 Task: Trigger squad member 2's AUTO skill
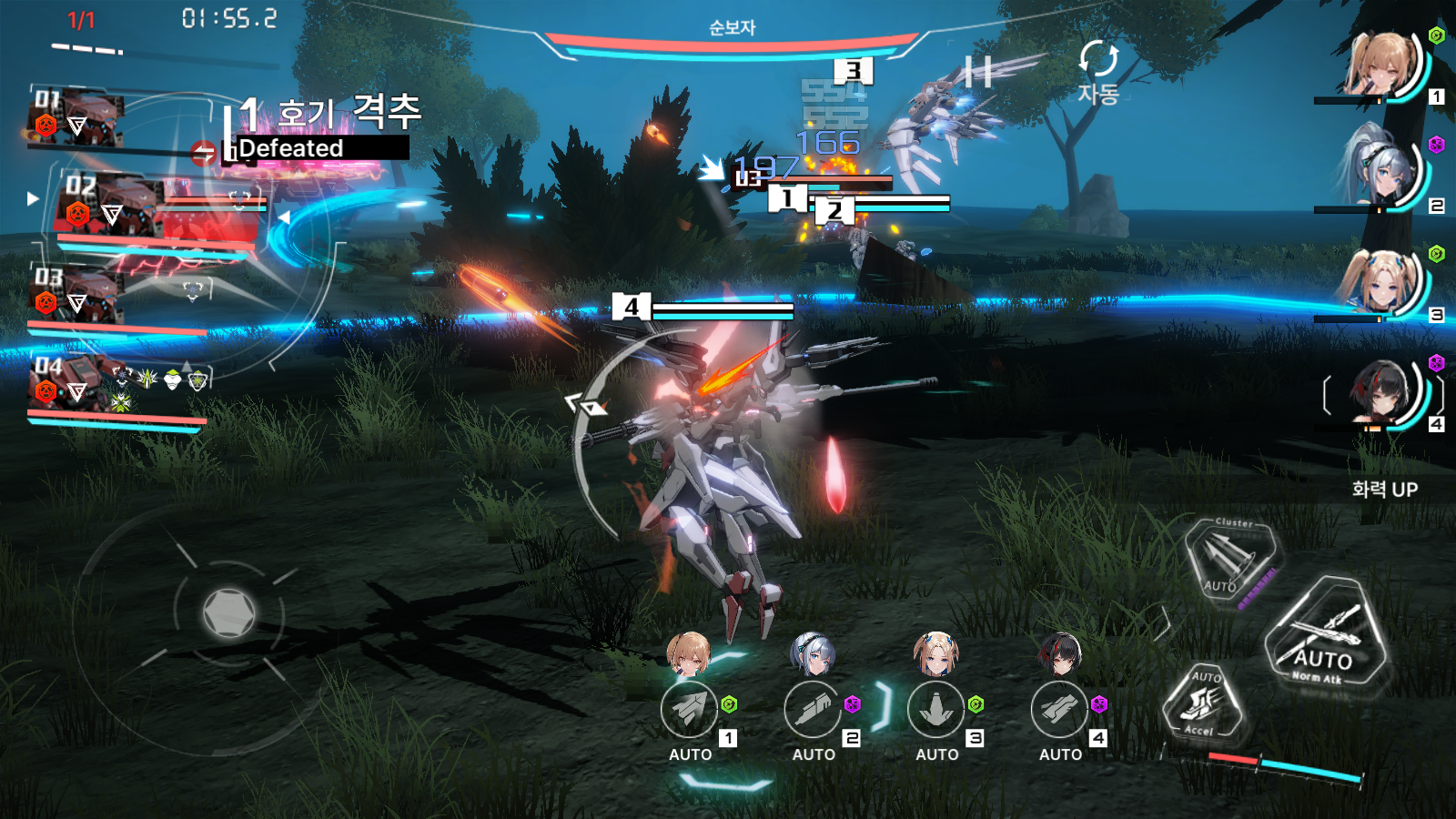pos(813,710)
